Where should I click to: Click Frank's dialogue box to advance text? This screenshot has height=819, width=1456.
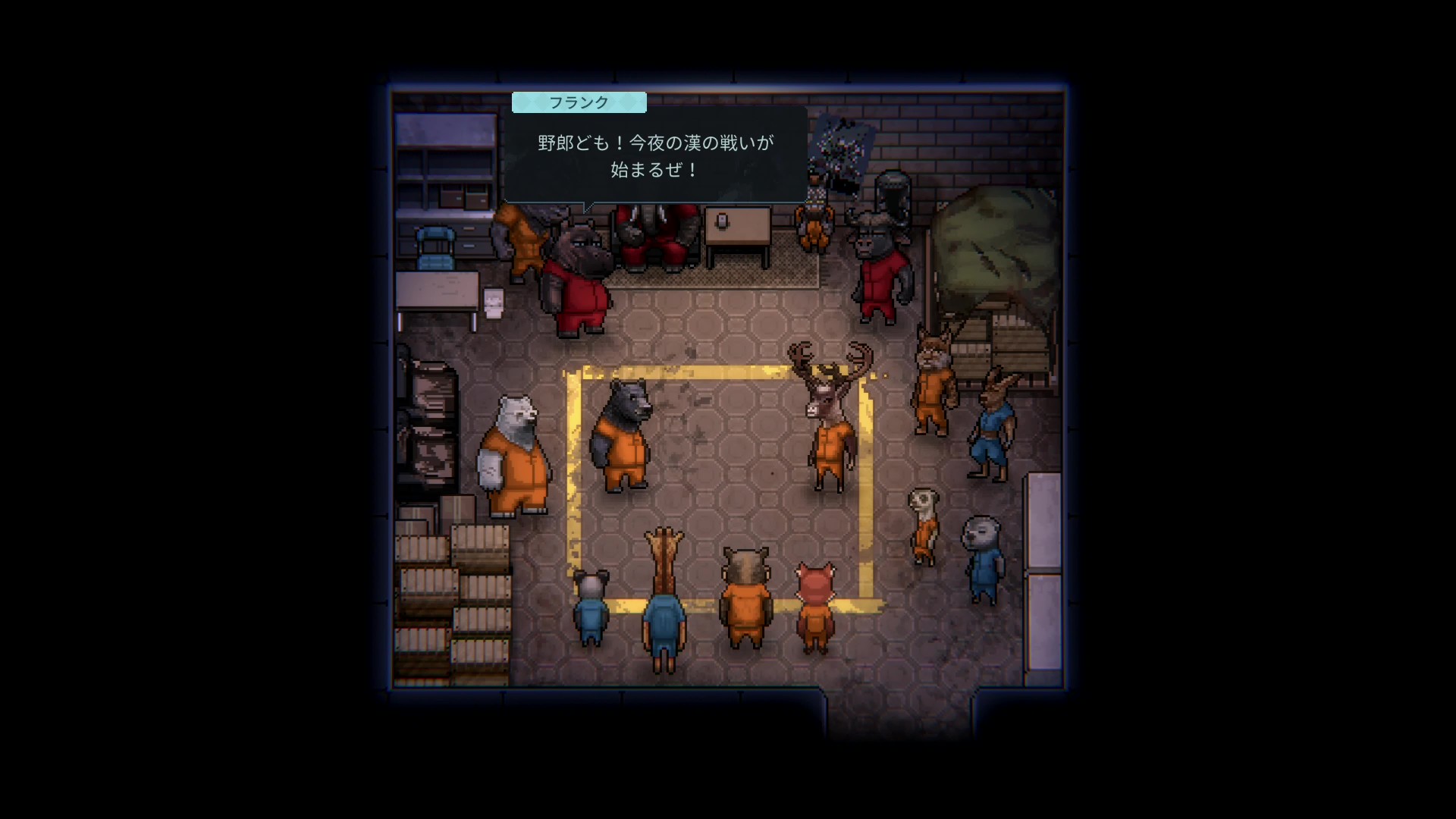coord(656,155)
